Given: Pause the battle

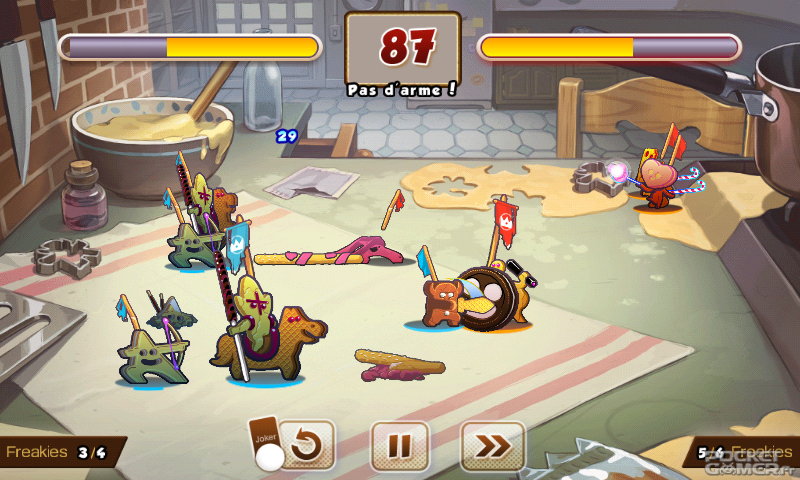Looking at the screenshot, I should click(x=400, y=446).
